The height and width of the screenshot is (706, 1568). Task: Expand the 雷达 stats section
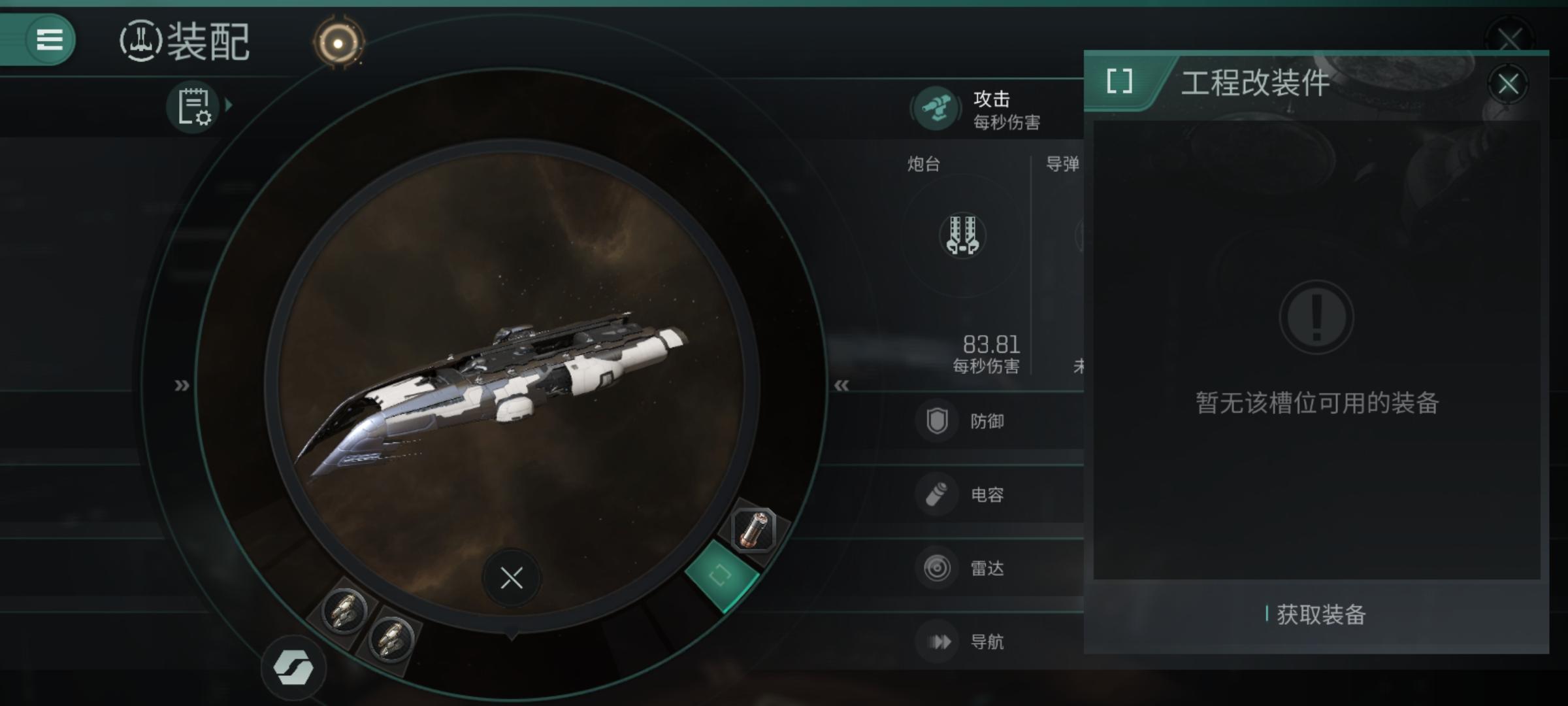pos(987,568)
